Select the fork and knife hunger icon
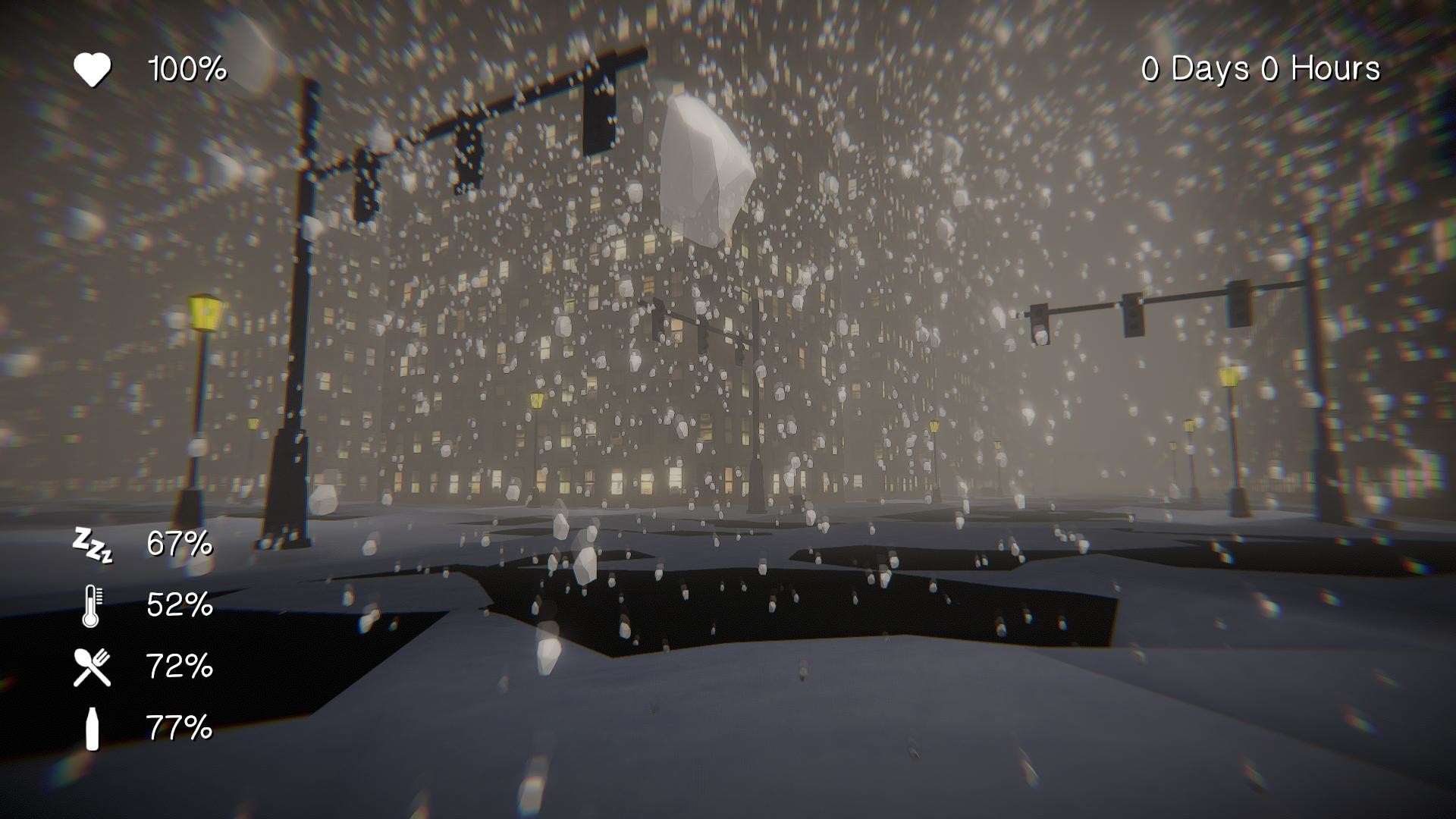This screenshot has height=819, width=1456. coord(92,667)
